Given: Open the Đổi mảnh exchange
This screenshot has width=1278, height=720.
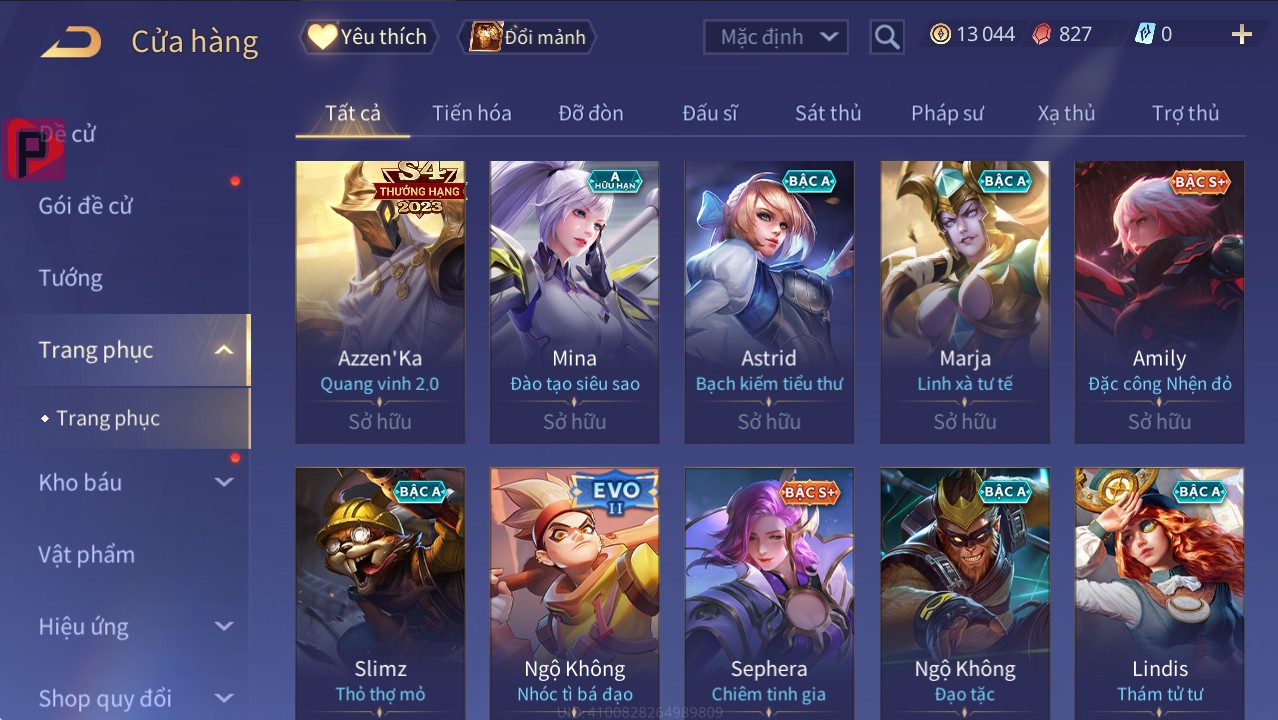Looking at the screenshot, I should 528,37.
